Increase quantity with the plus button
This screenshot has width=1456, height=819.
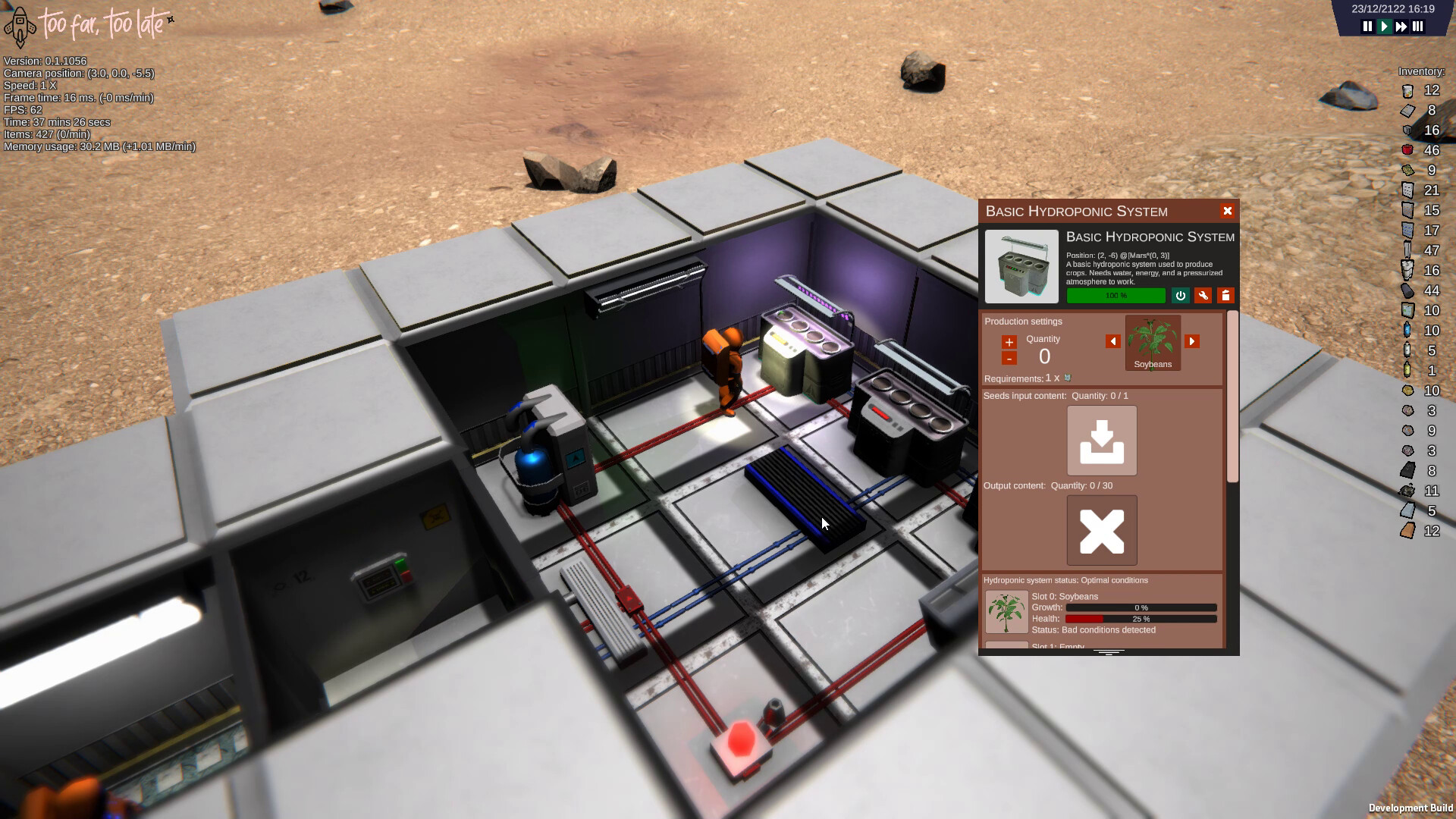point(1009,343)
